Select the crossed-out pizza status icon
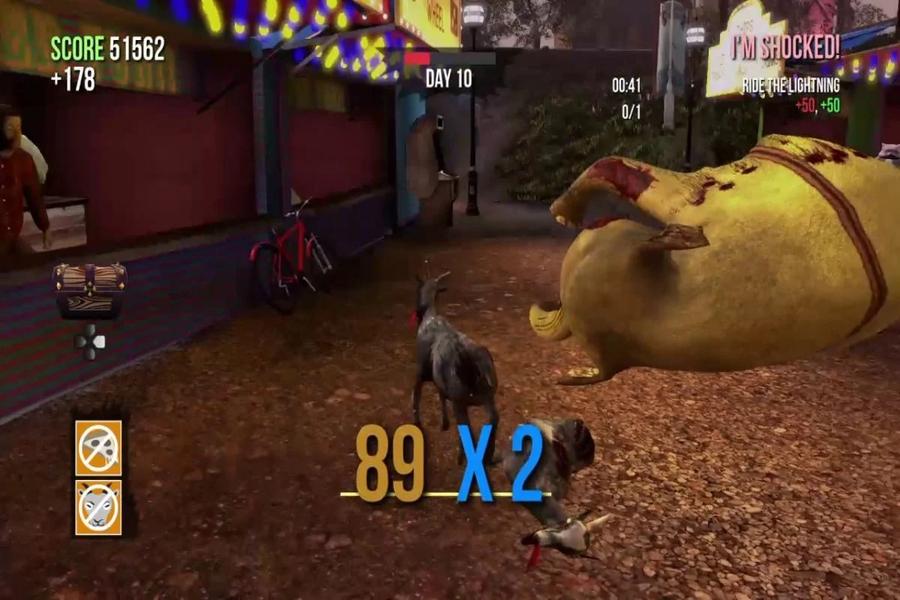This screenshot has height=600, width=900. click(x=98, y=447)
